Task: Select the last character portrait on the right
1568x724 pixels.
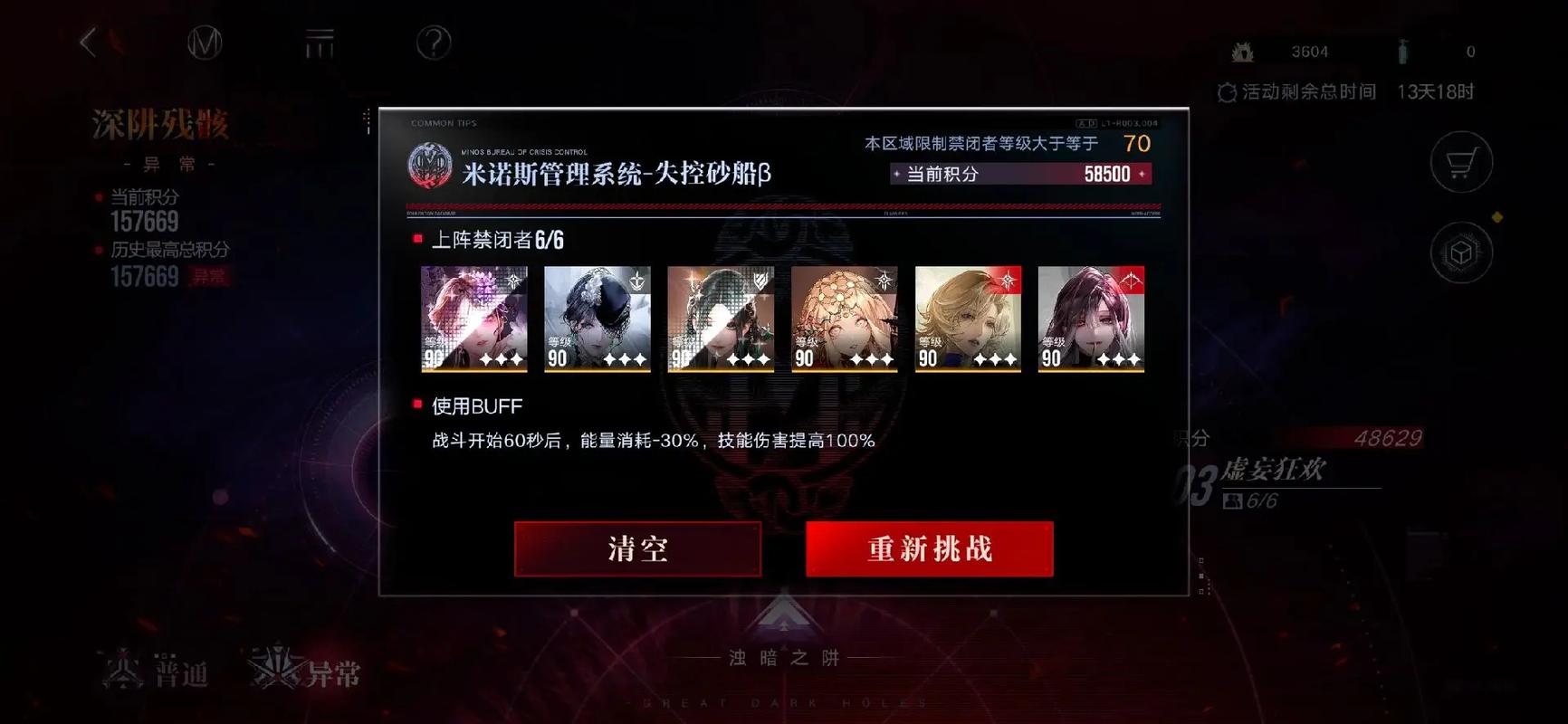Action: [1091, 319]
